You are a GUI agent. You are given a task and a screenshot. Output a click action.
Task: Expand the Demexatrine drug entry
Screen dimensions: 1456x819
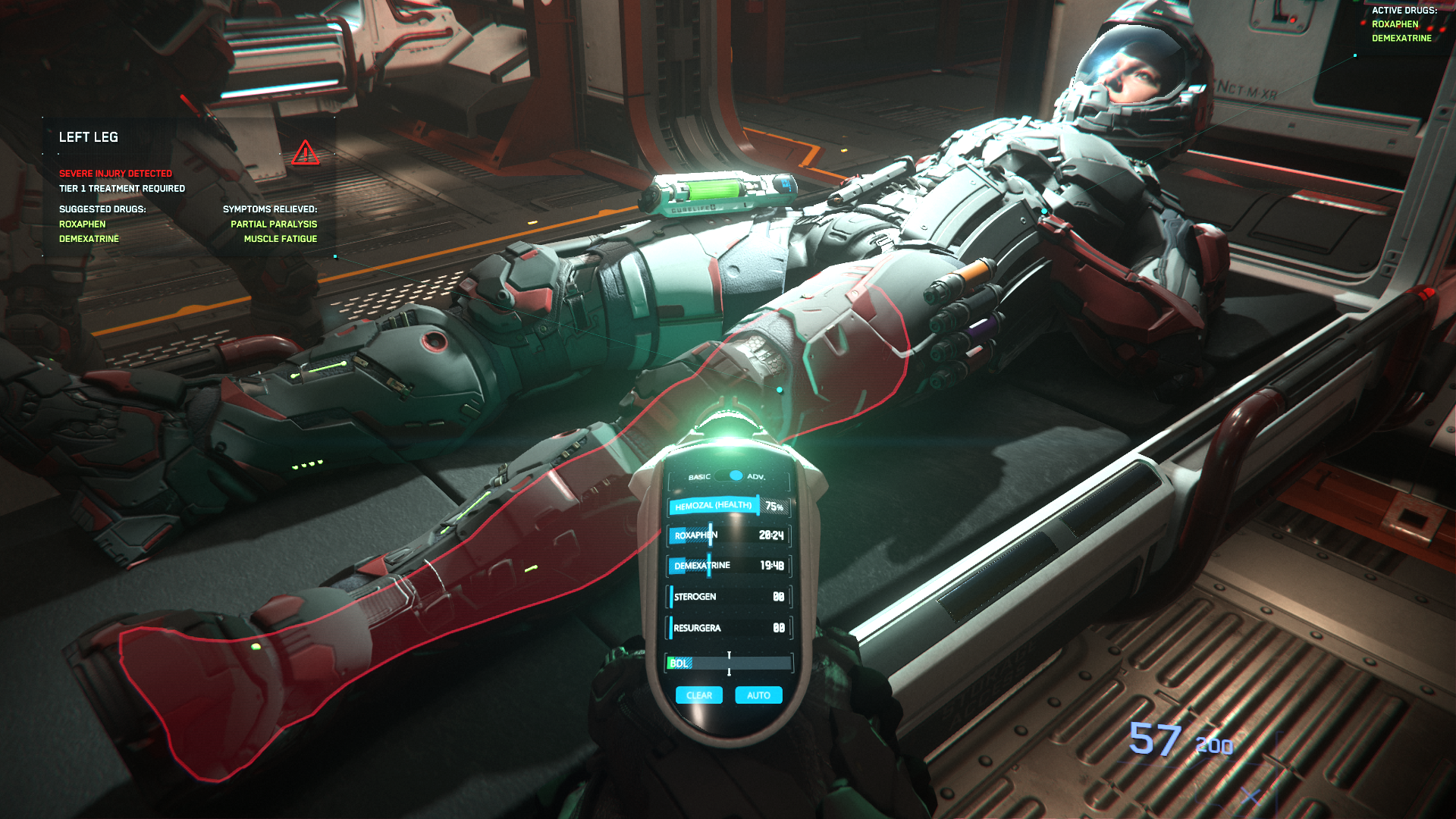[x=726, y=566]
